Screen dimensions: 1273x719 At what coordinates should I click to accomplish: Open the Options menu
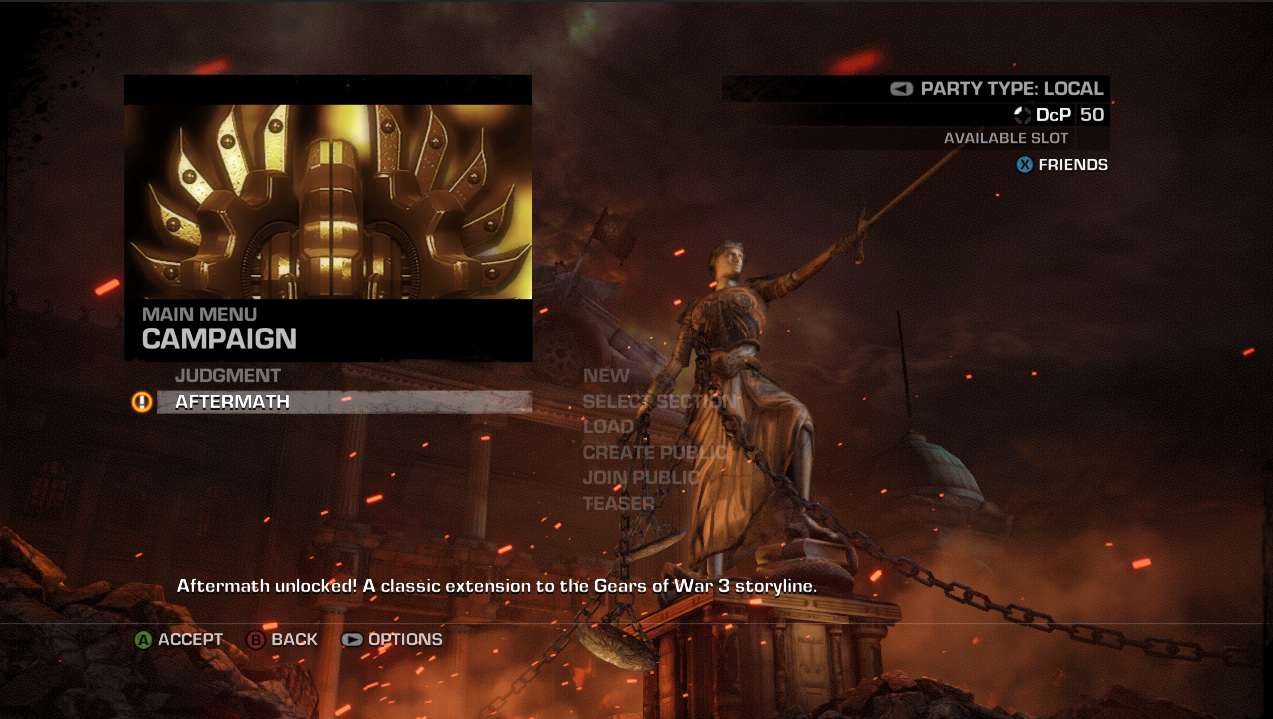(404, 640)
